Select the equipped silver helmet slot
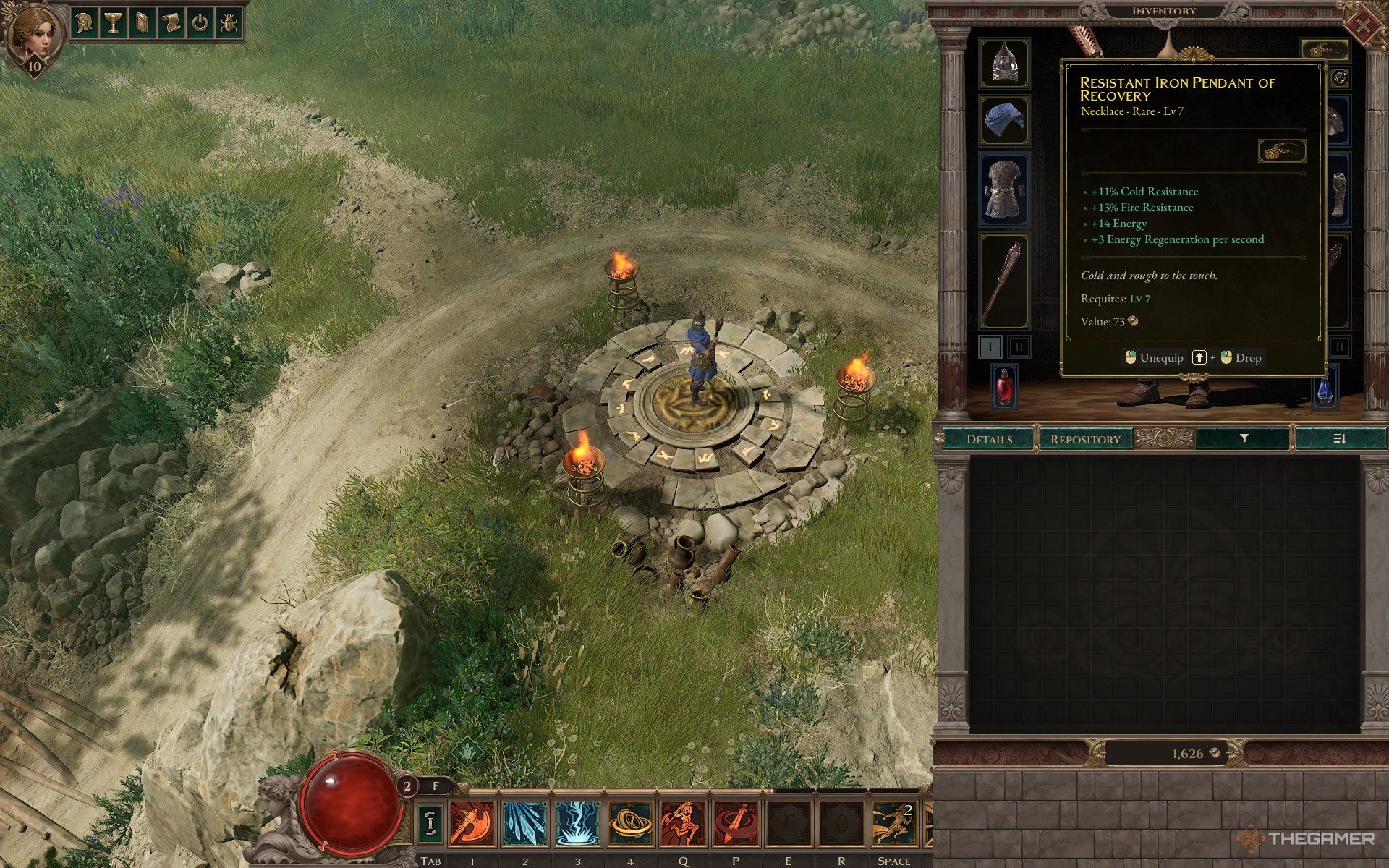The image size is (1389, 868). pos(1004,62)
